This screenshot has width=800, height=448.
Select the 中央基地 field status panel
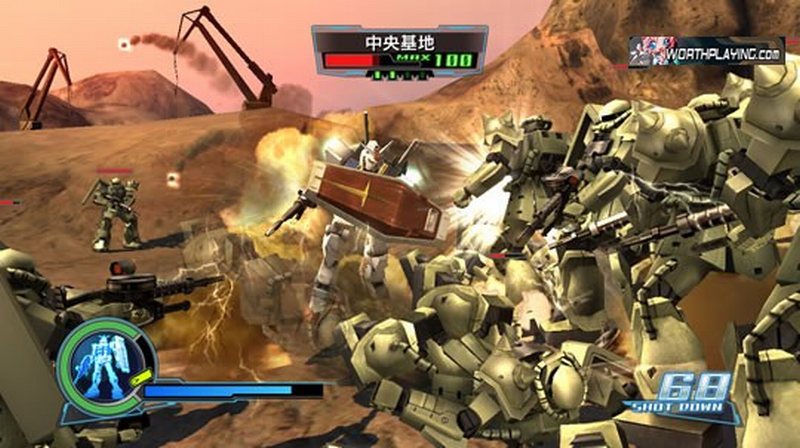pyautogui.click(x=399, y=52)
